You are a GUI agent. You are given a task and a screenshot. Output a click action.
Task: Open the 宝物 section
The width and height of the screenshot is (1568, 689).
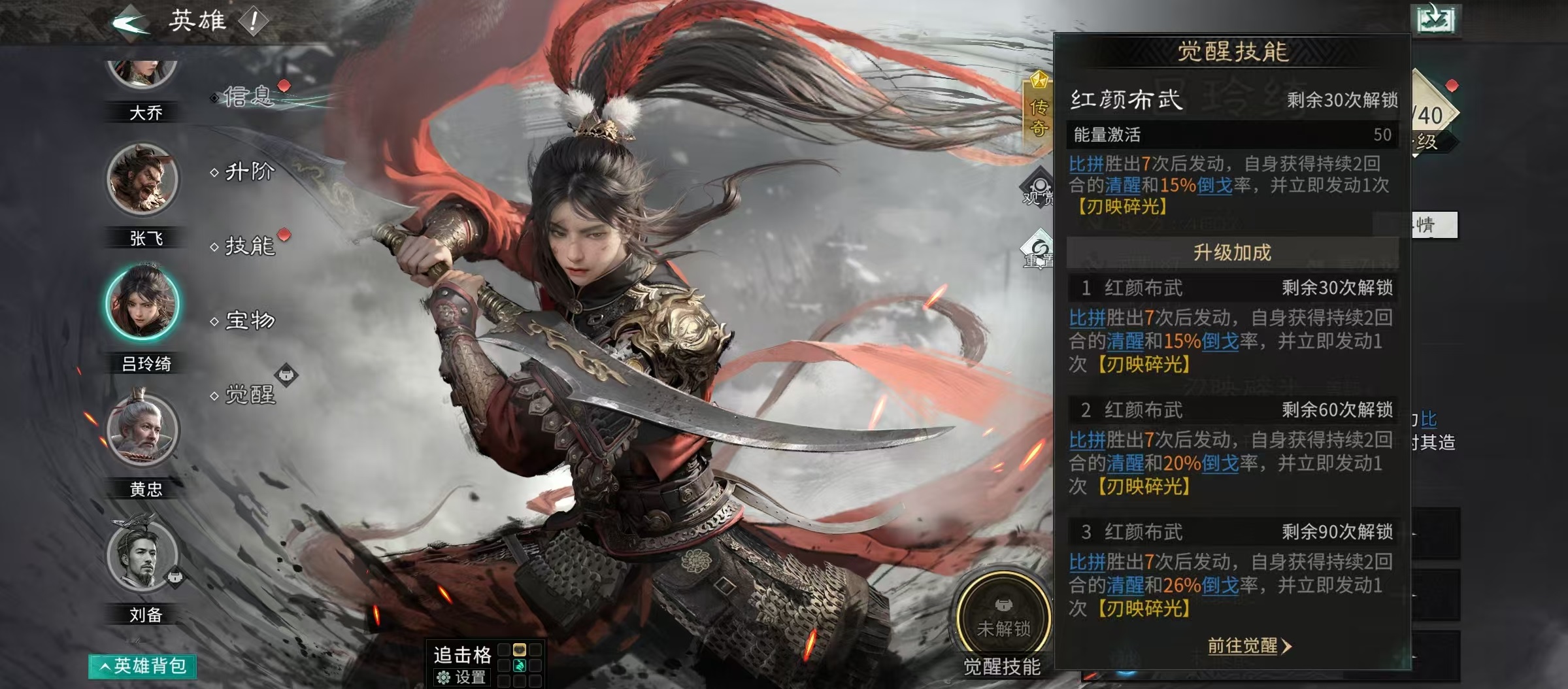pos(250,322)
